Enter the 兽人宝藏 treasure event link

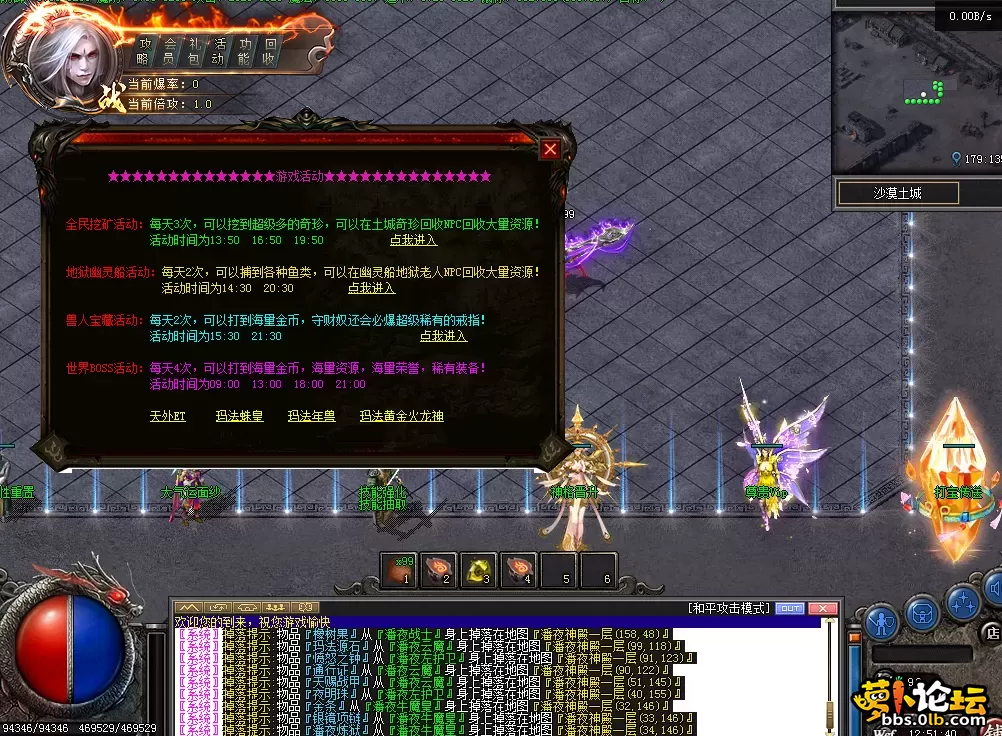coord(443,336)
